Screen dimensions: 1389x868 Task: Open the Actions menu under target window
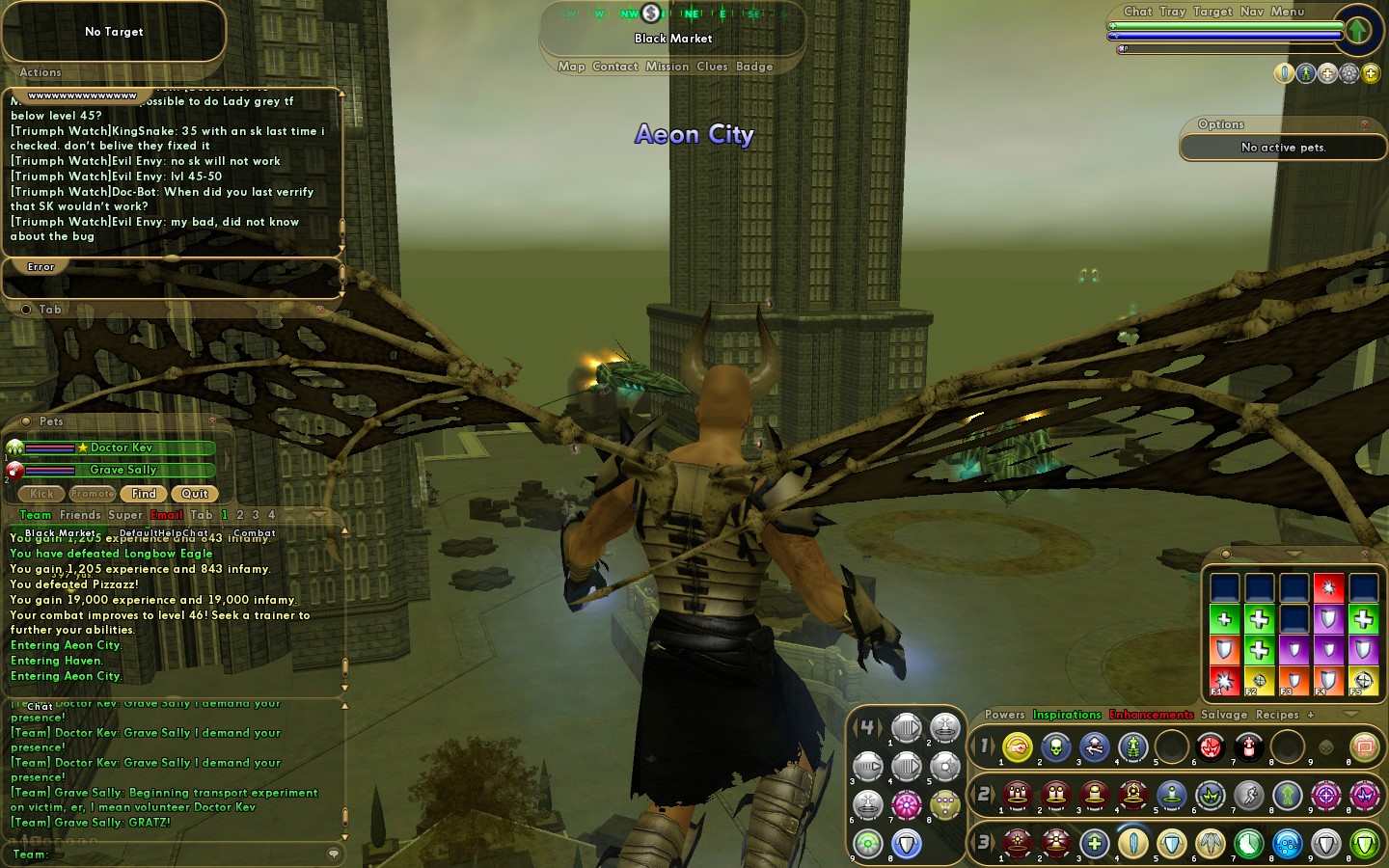pyautogui.click(x=41, y=72)
